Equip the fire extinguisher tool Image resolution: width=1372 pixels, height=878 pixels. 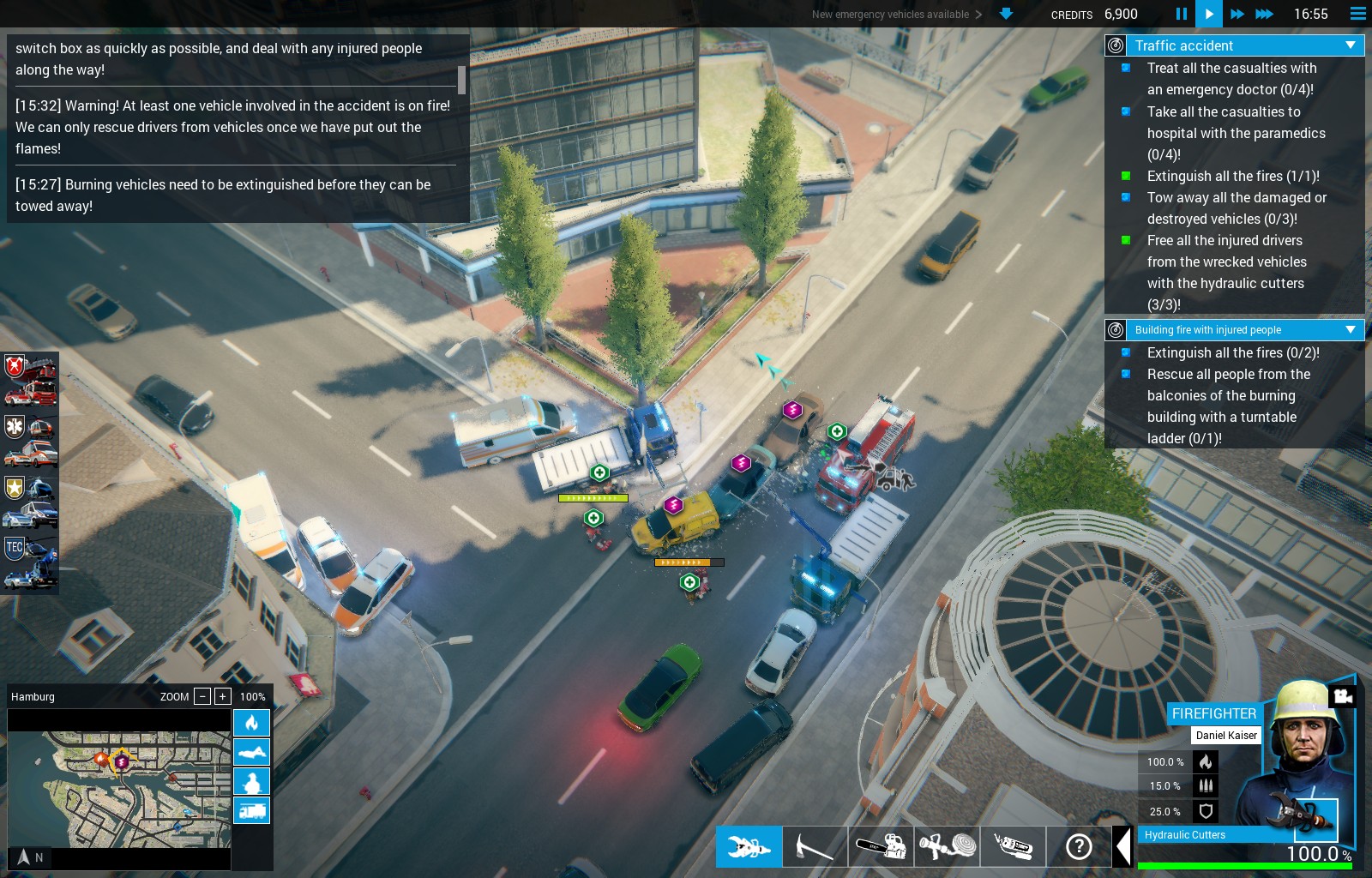tap(1013, 847)
